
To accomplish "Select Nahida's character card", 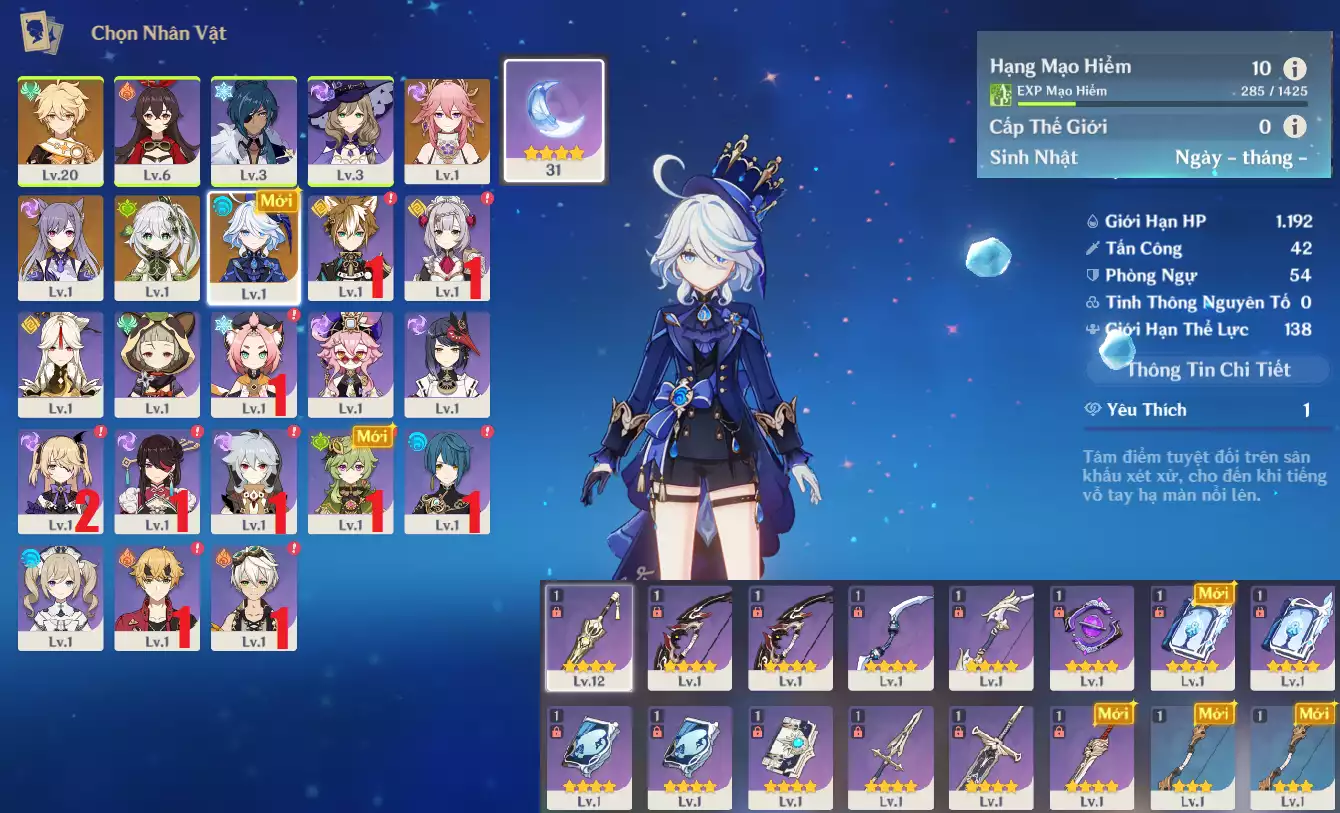I will tap(157, 248).
